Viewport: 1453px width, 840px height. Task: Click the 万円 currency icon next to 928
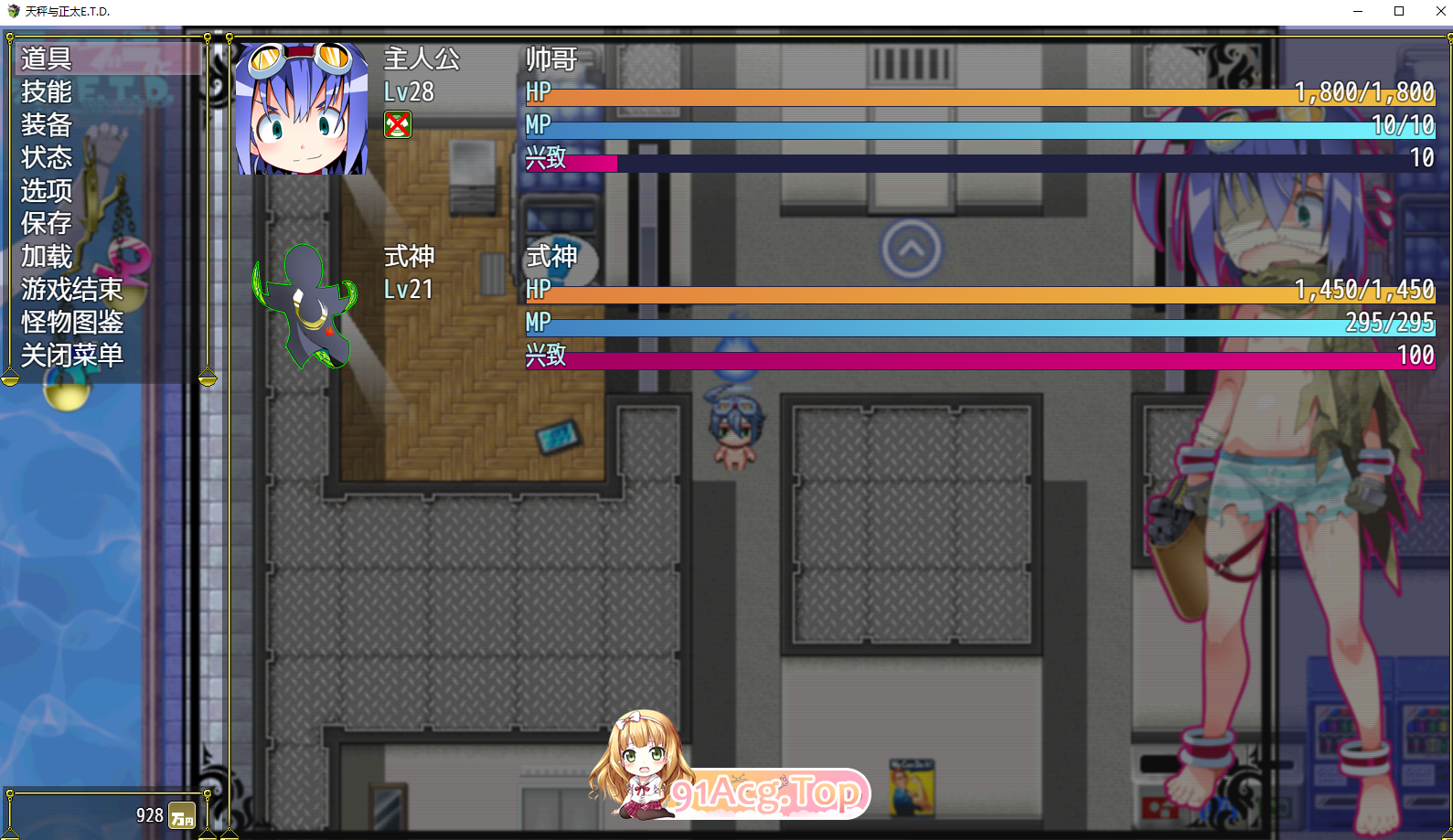180,816
